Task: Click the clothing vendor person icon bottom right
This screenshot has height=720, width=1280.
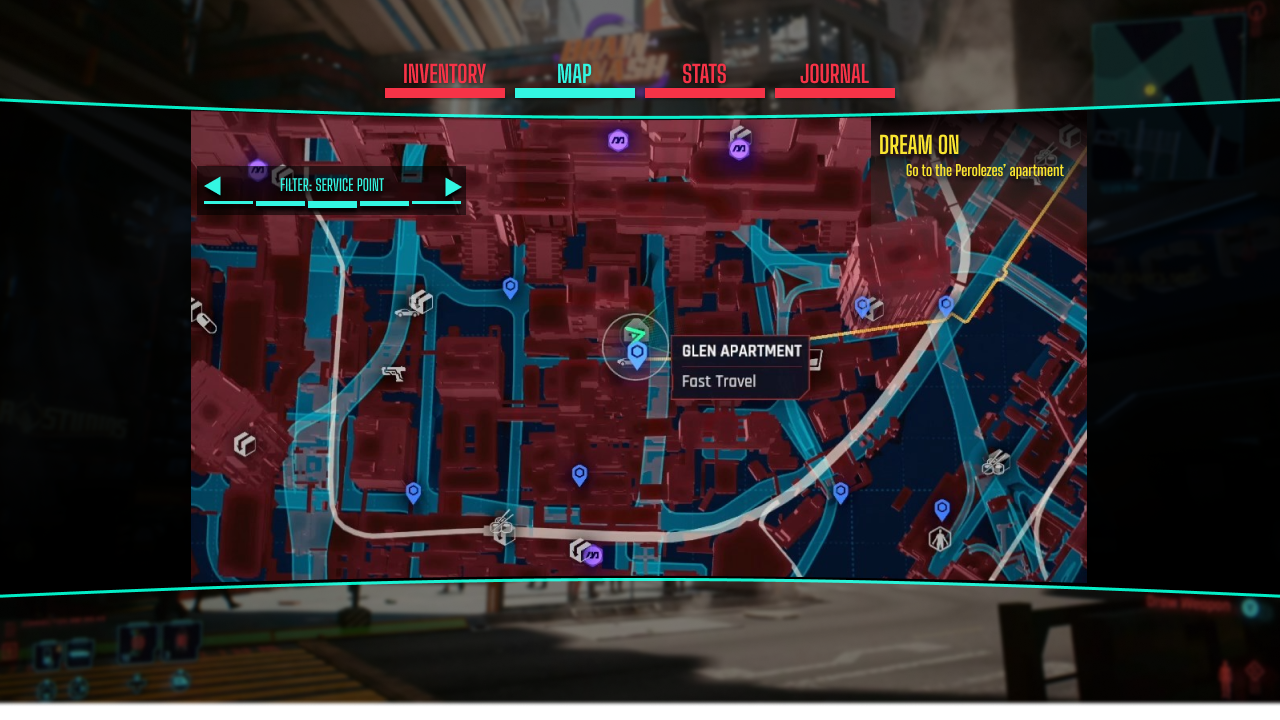Action: tap(940, 539)
